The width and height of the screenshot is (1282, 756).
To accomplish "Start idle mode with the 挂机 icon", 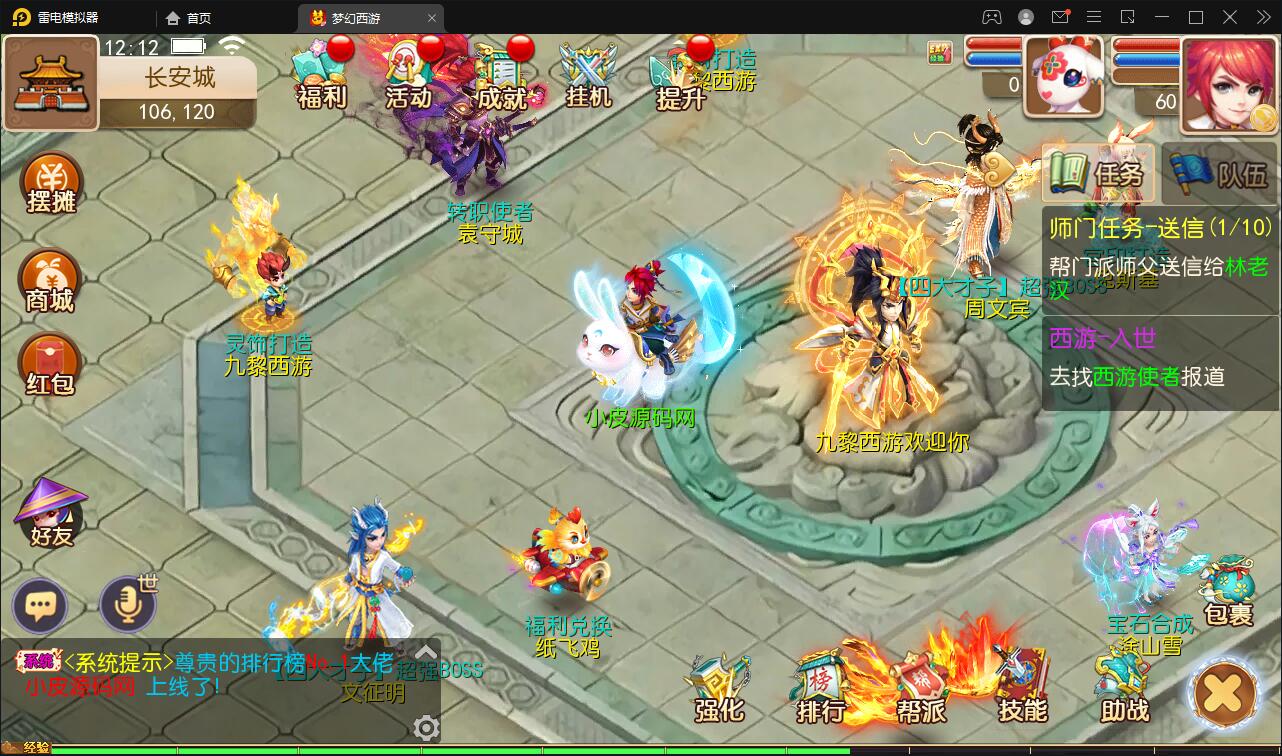I will pyautogui.click(x=588, y=75).
